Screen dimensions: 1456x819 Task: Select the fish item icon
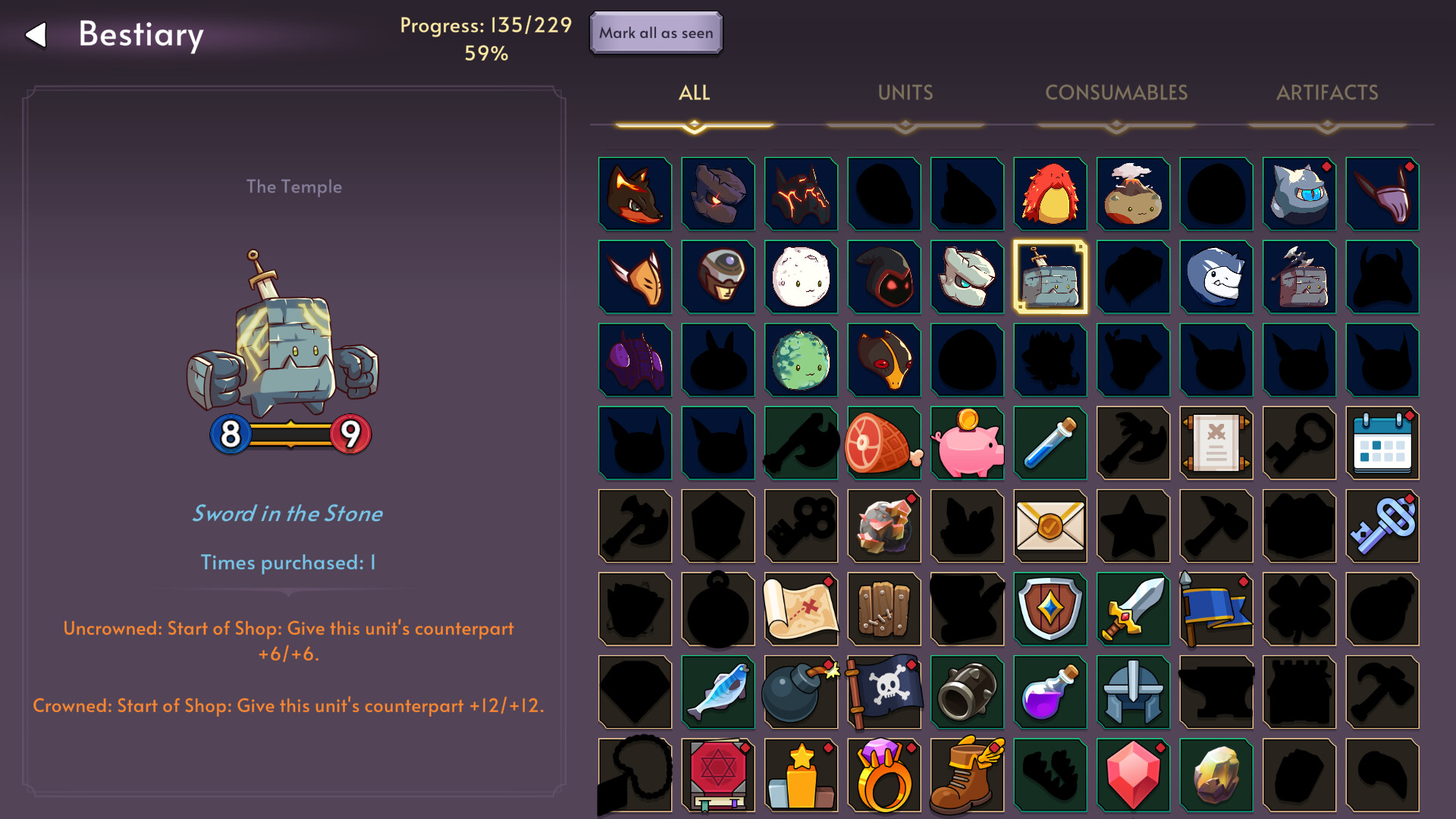coord(718,692)
